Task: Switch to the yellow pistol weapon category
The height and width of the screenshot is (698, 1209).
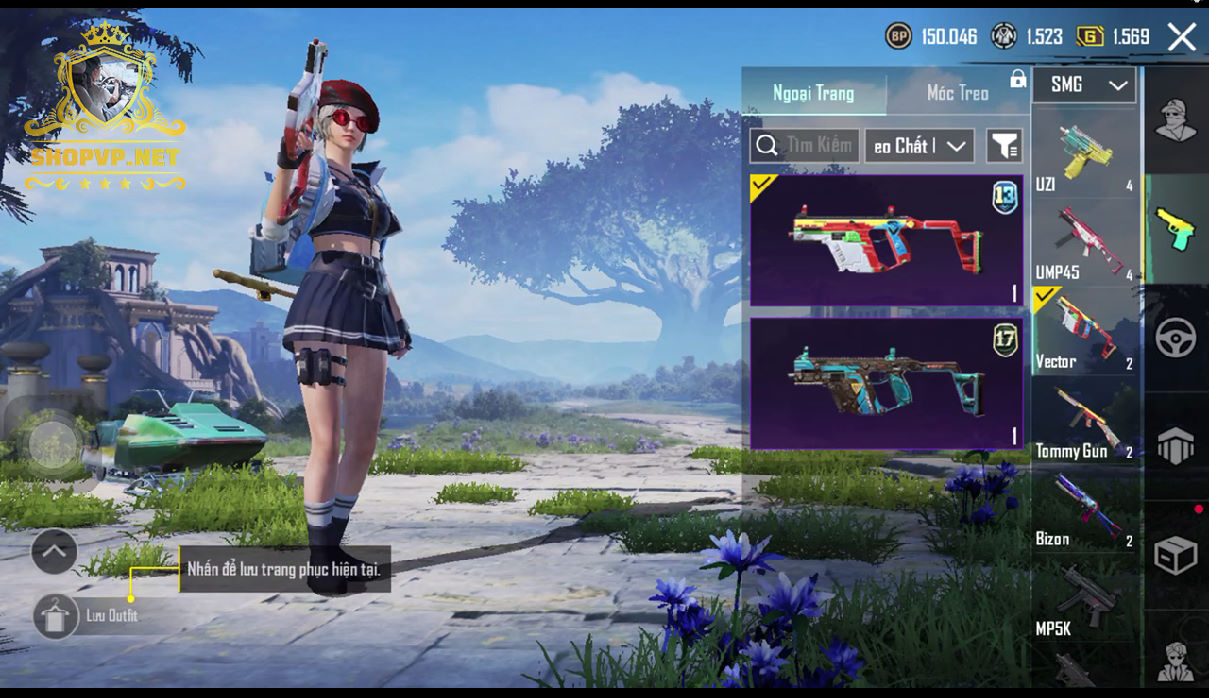Action: click(x=1176, y=229)
